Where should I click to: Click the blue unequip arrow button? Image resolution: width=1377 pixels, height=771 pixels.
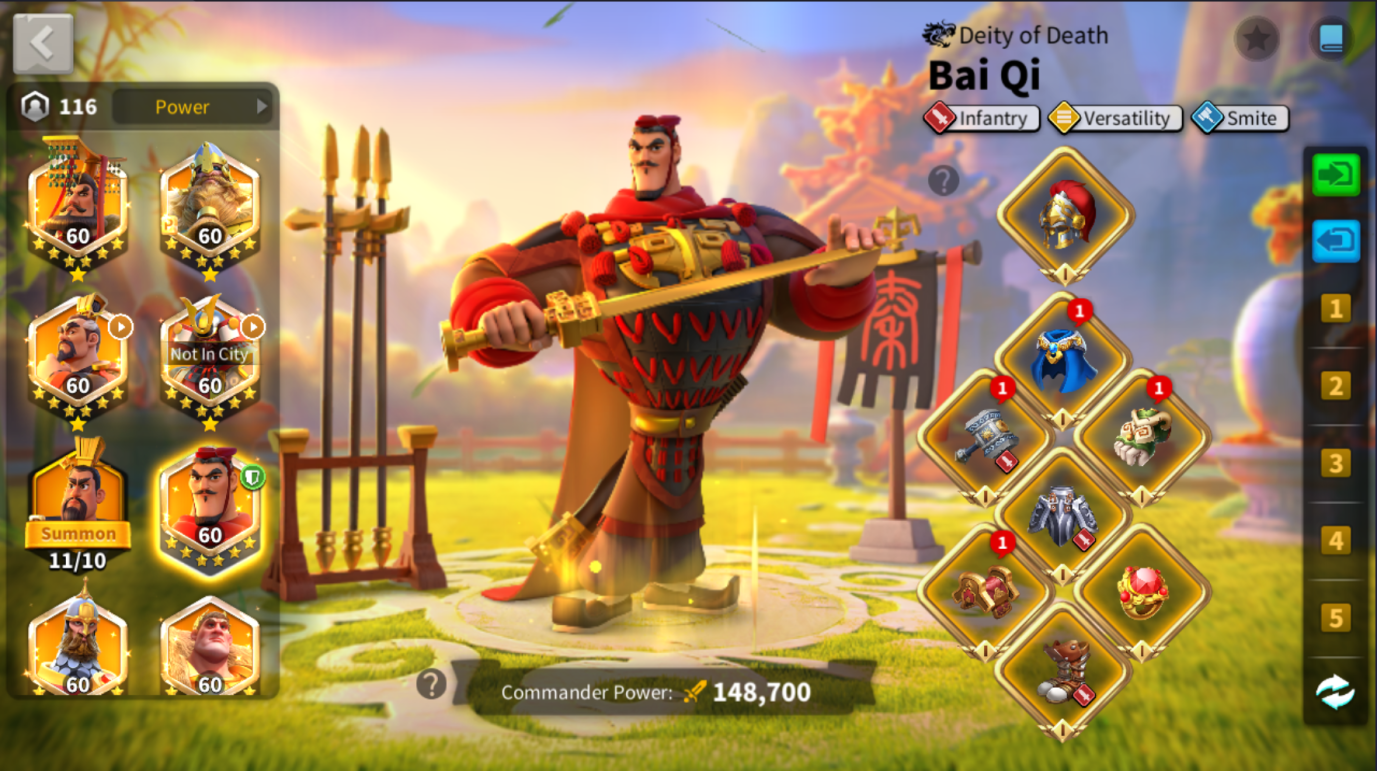(1336, 241)
